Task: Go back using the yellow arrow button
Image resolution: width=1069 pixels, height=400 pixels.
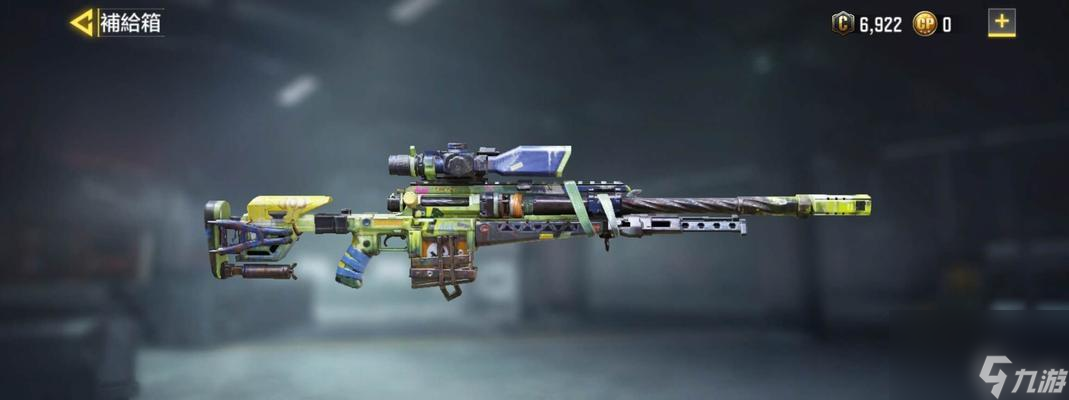Action: tap(82, 22)
